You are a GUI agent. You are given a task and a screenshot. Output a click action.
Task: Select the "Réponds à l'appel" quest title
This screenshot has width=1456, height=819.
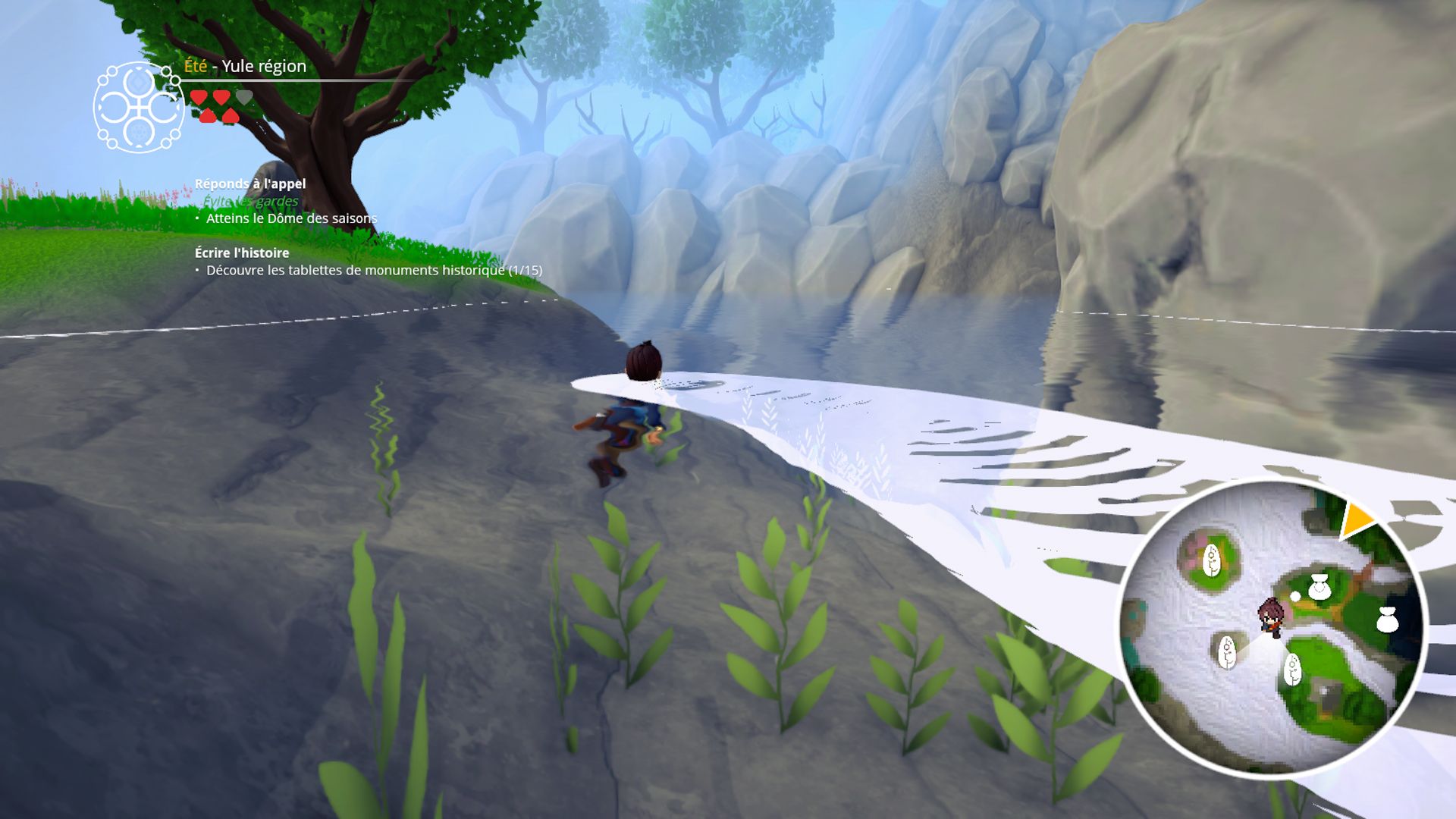250,184
